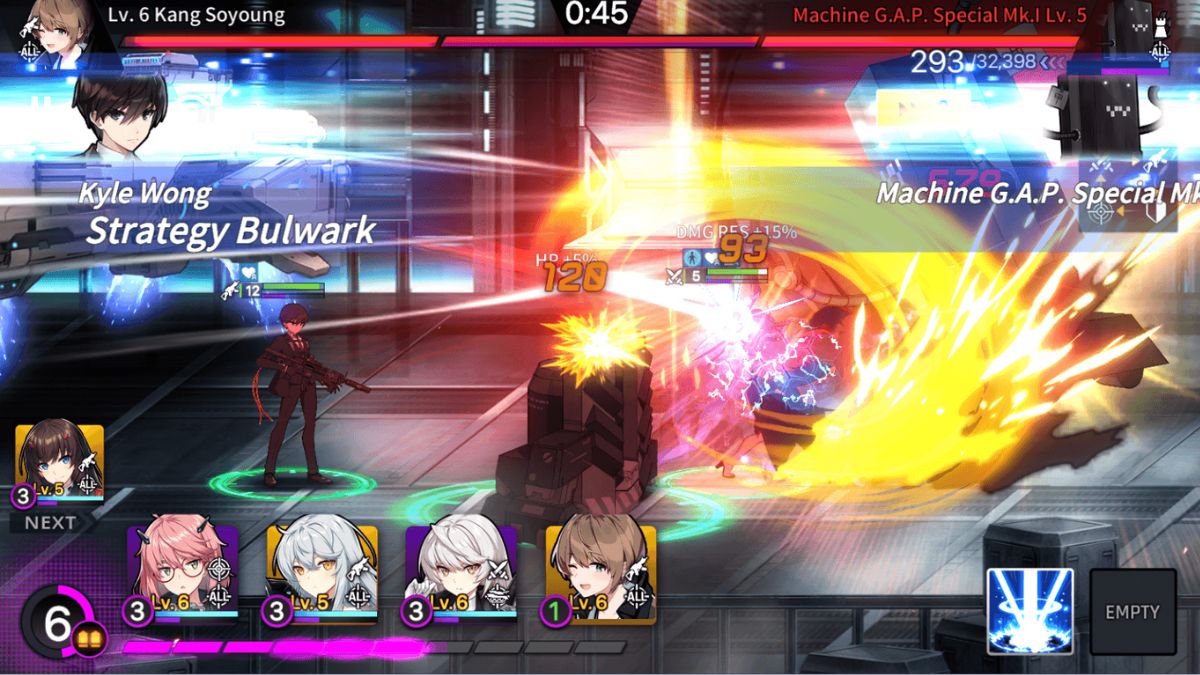Tap the NEXT brunette unit card preview
The width and height of the screenshot is (1200, 675).
pyautogui.click(x=60, y=466)
